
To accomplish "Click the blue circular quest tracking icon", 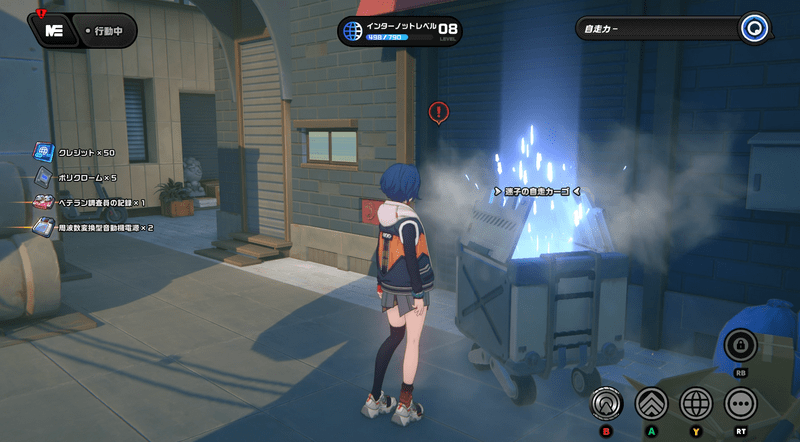I will point(754,29).
